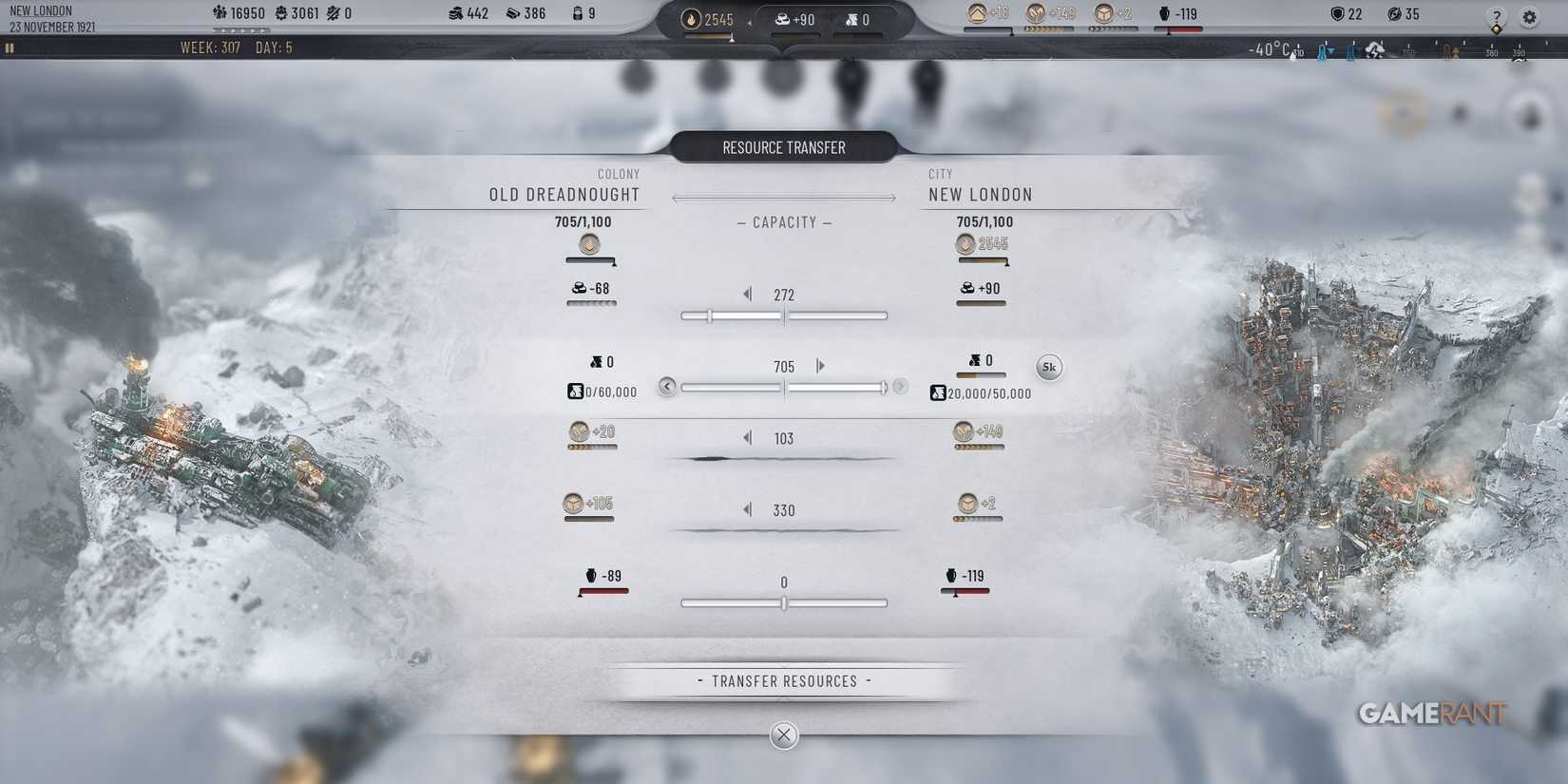The image size is (1568, 784).
Task: Click the Transfer Resources button
Action: click(784, 680)
